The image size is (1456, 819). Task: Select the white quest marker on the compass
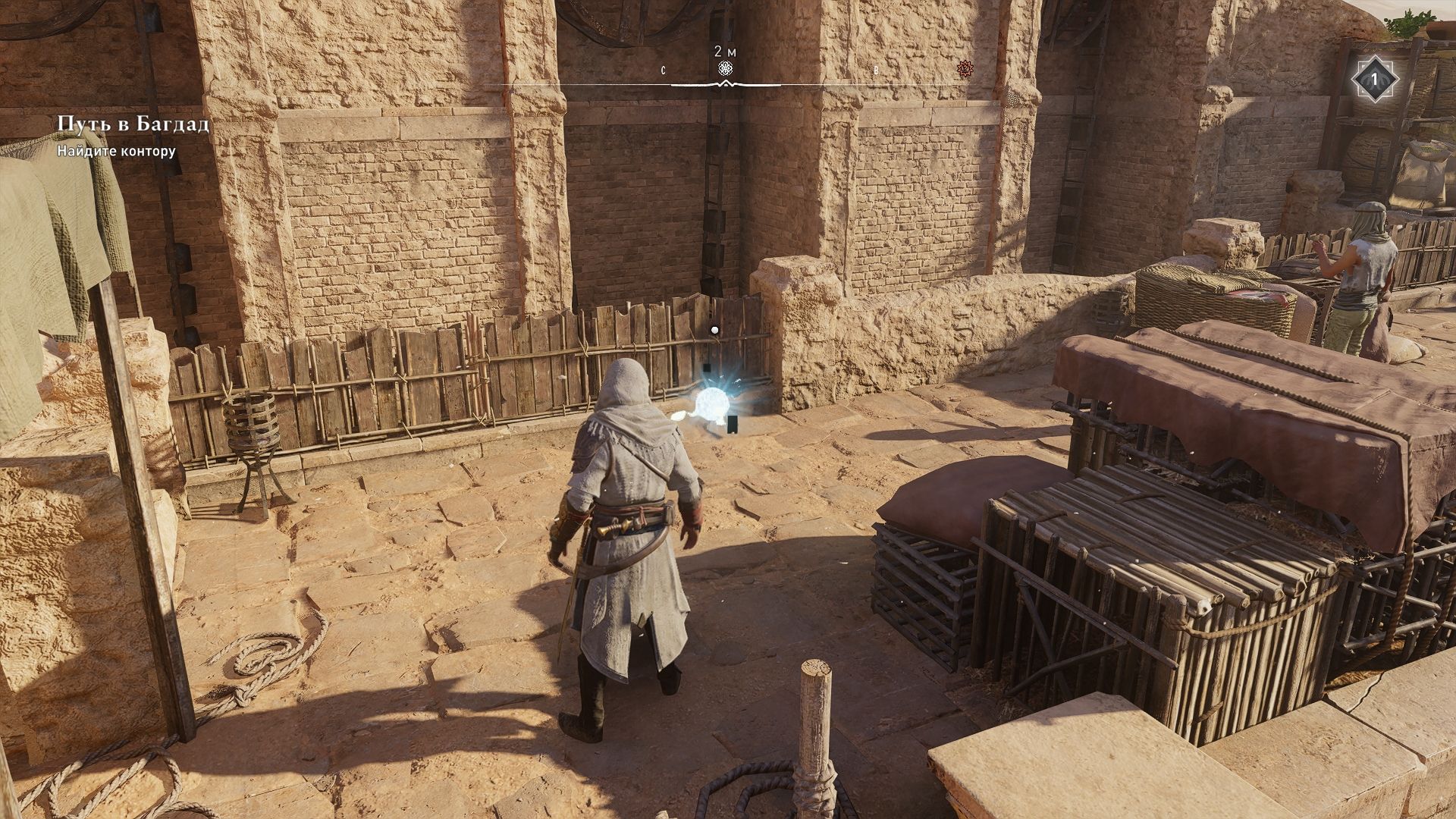(726, 70)
